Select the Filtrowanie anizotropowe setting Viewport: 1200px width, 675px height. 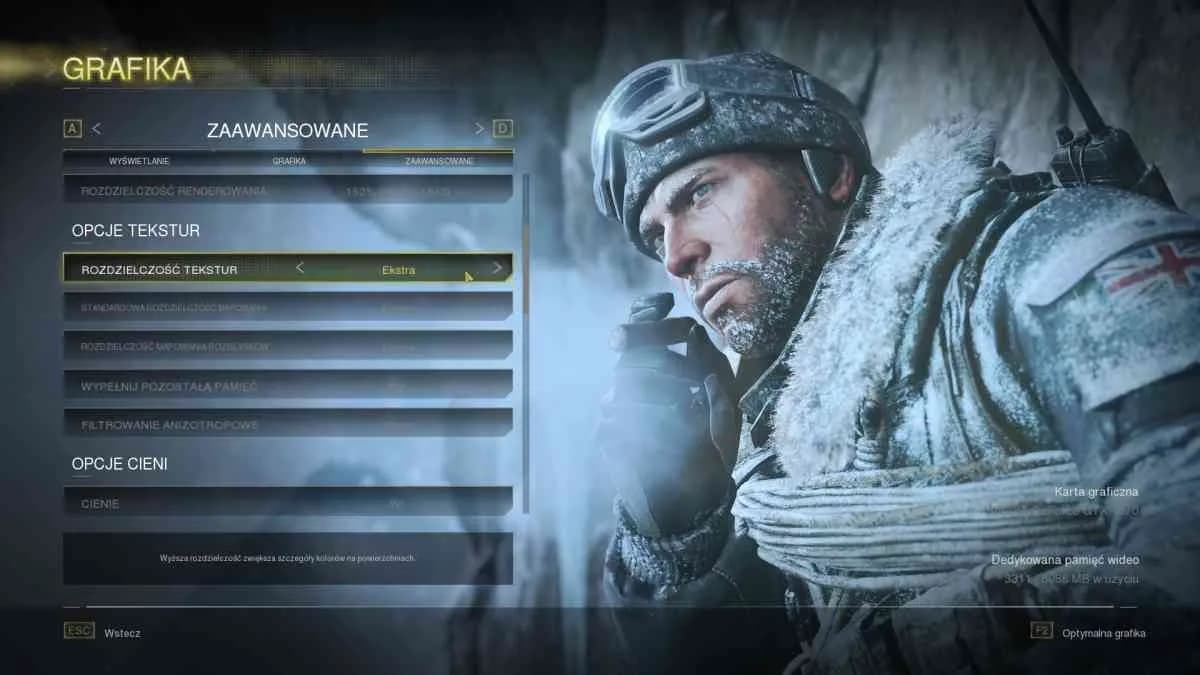click(288, 424)
